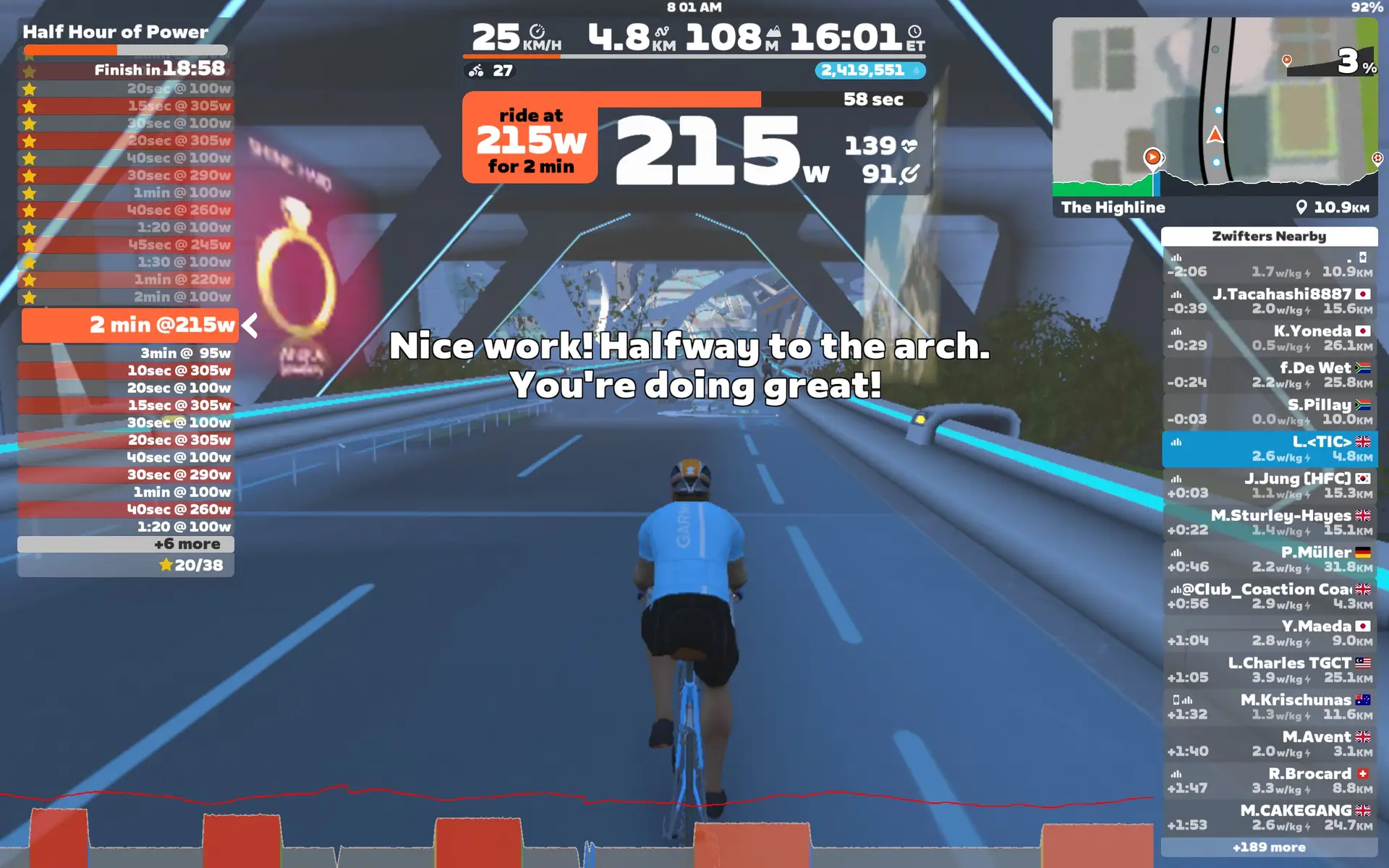Click the Half Hour of Power workout title
The height and width of the screenshot is (868, 1389).
pyautogui.click(x=114, y=32)
